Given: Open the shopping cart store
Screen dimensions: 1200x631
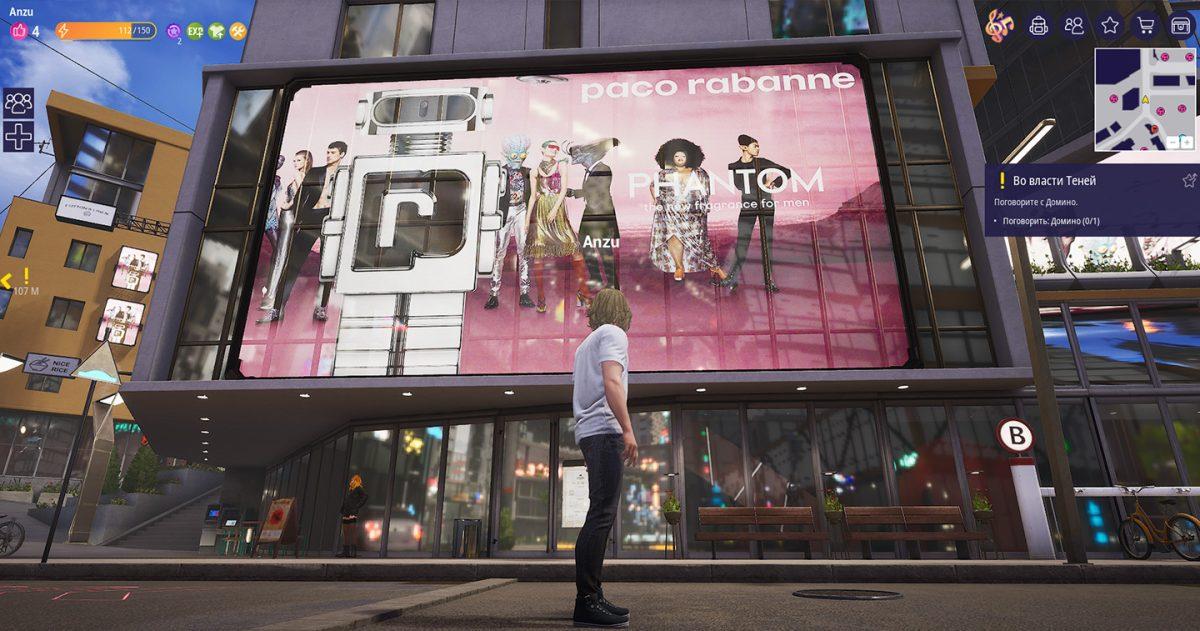Looking at the screenshot, I should 1145,25.
